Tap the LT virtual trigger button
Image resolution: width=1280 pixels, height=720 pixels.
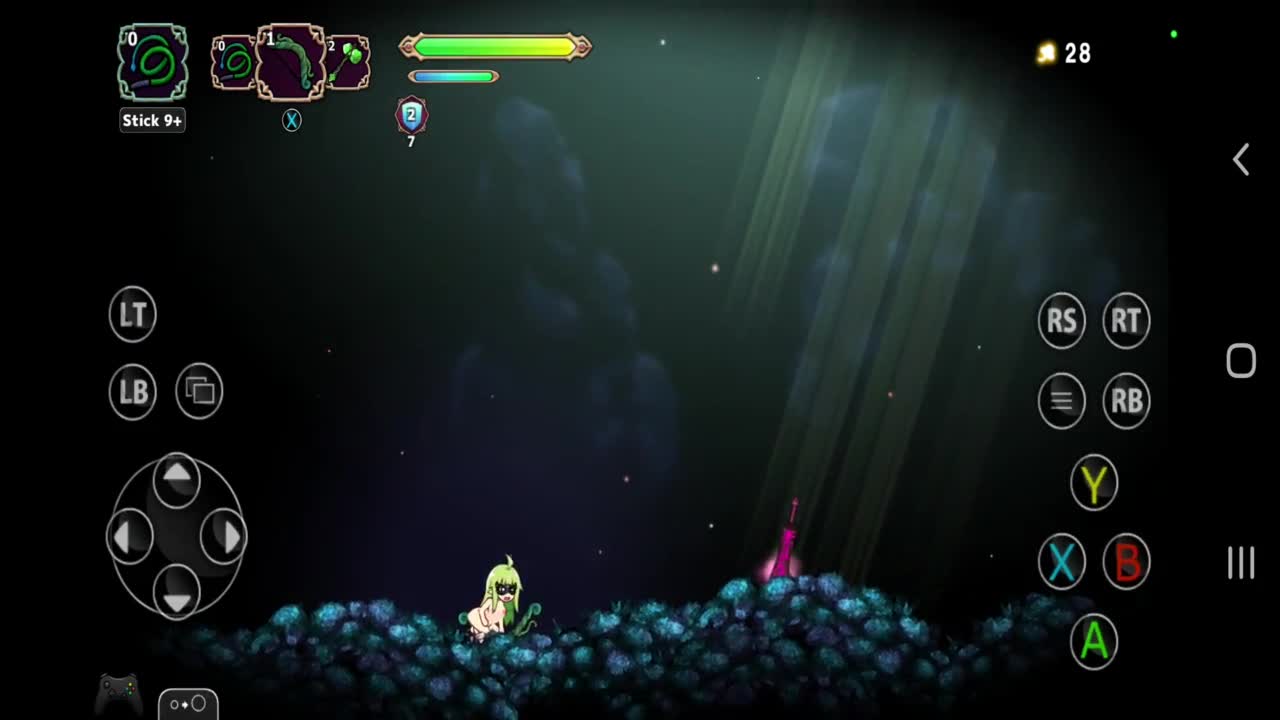[x=133, y=314]
